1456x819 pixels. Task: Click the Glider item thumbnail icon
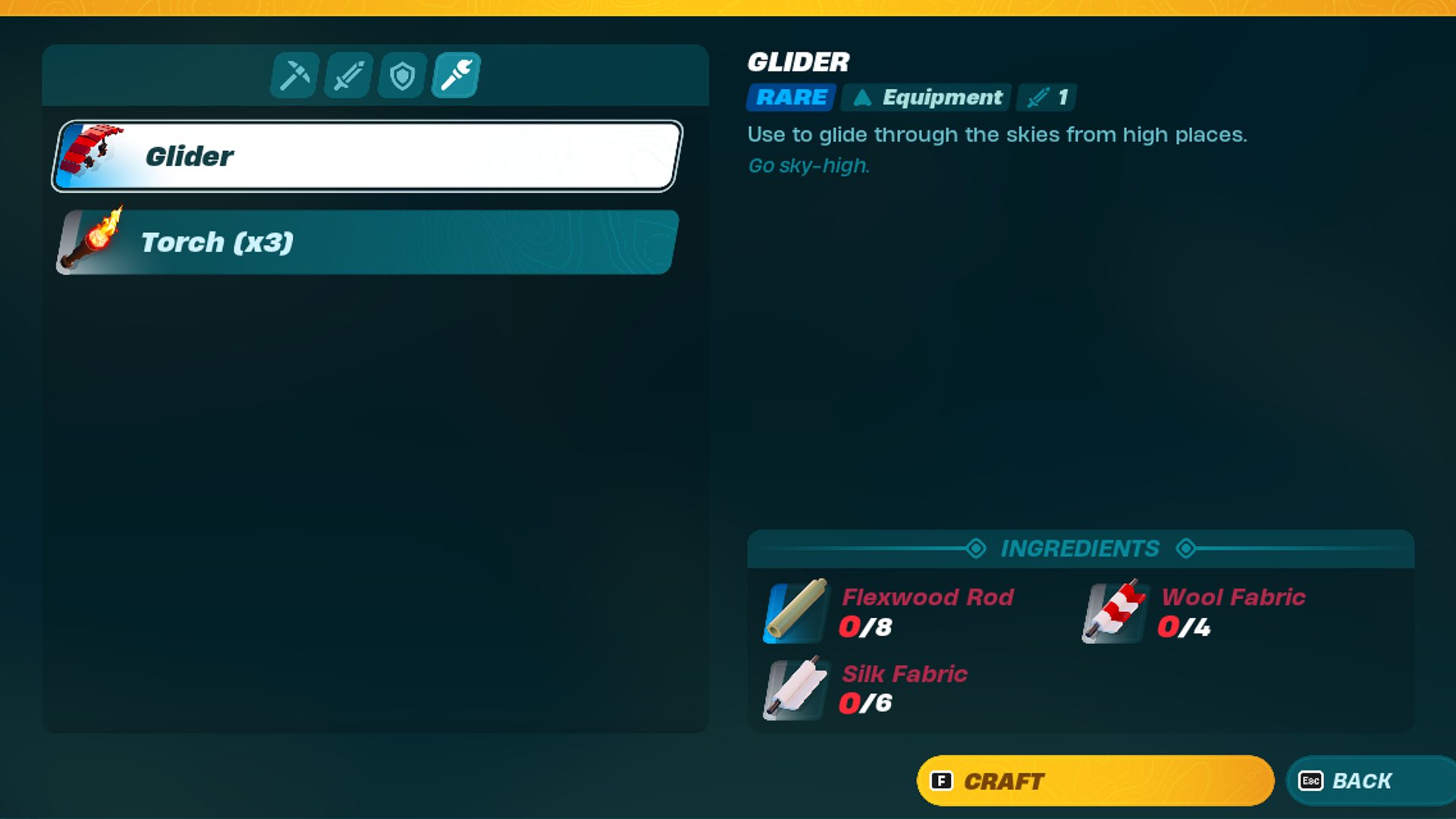(x=95, y=152)
